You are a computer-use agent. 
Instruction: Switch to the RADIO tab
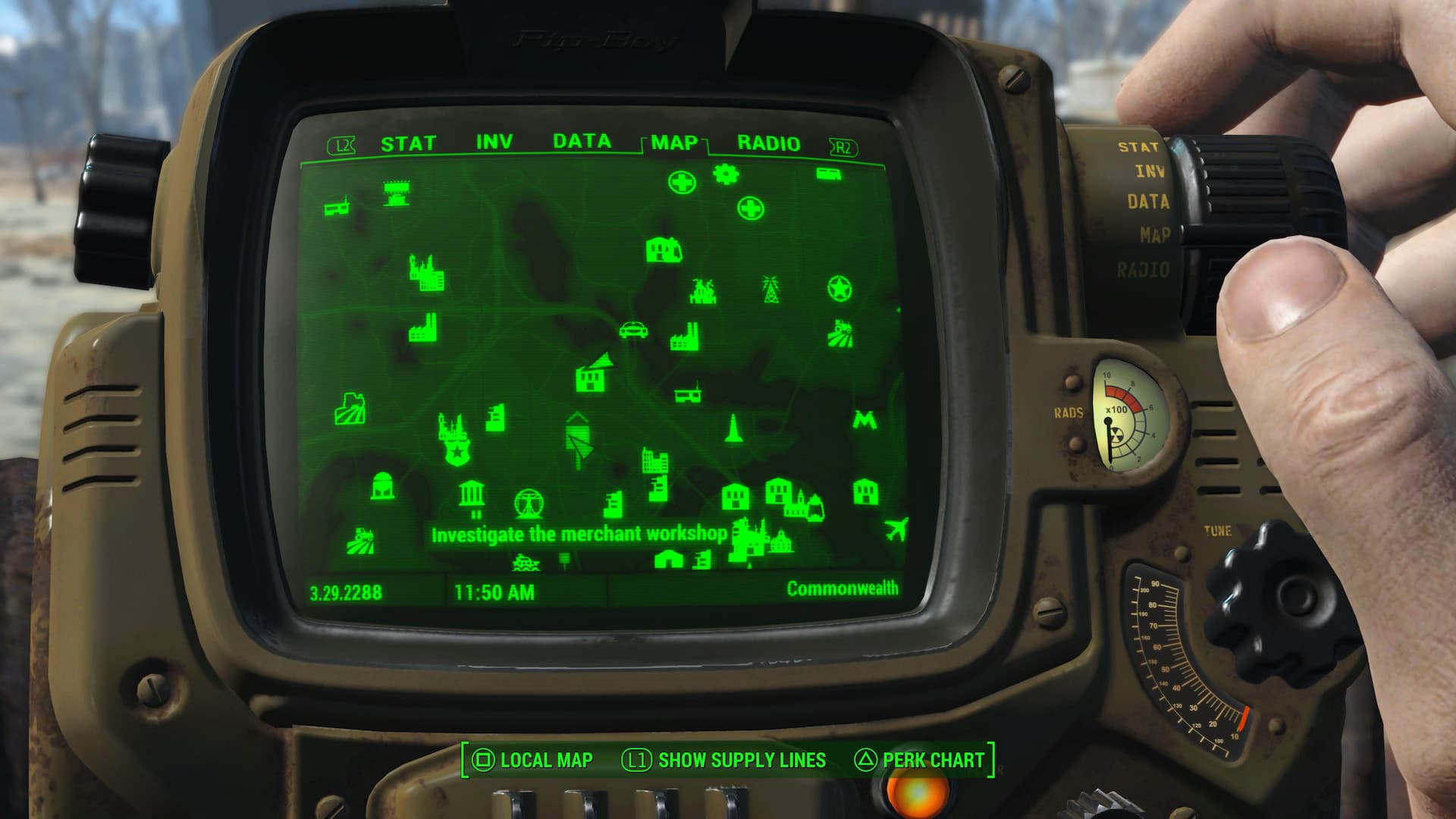[767, 142]
